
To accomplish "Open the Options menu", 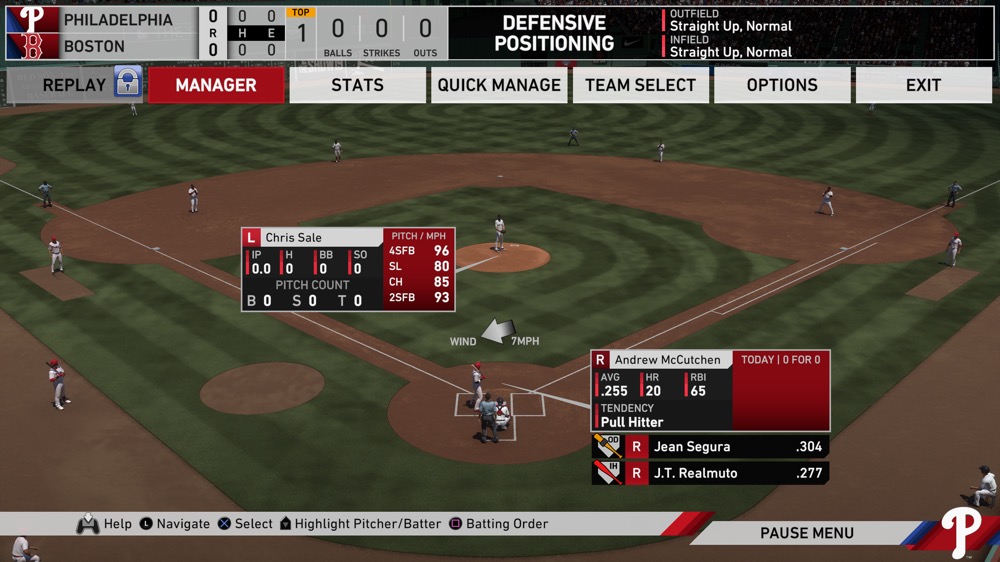I will coord(782,85).
